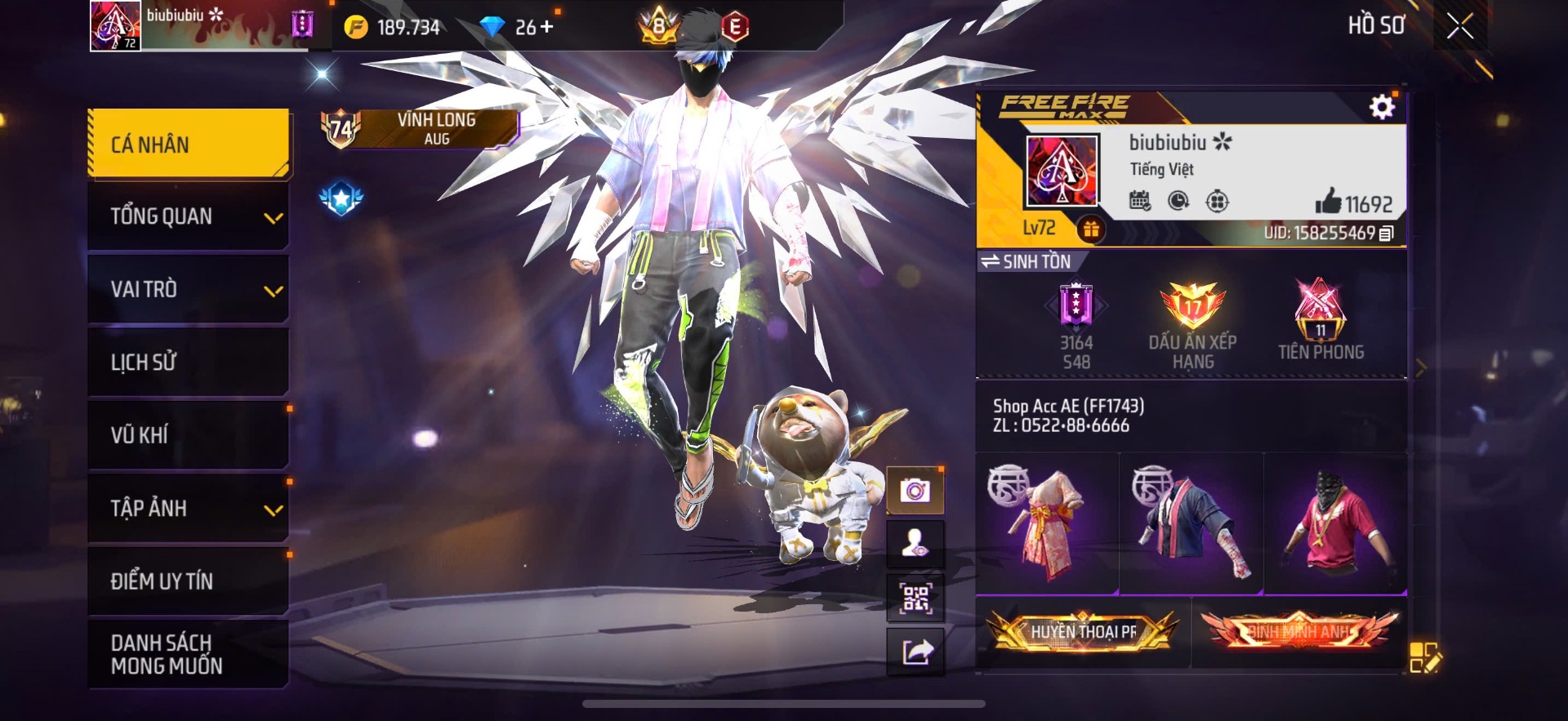Like the player with thumbs-up
1568x721 pixels.
click(x=1329, y=202)
